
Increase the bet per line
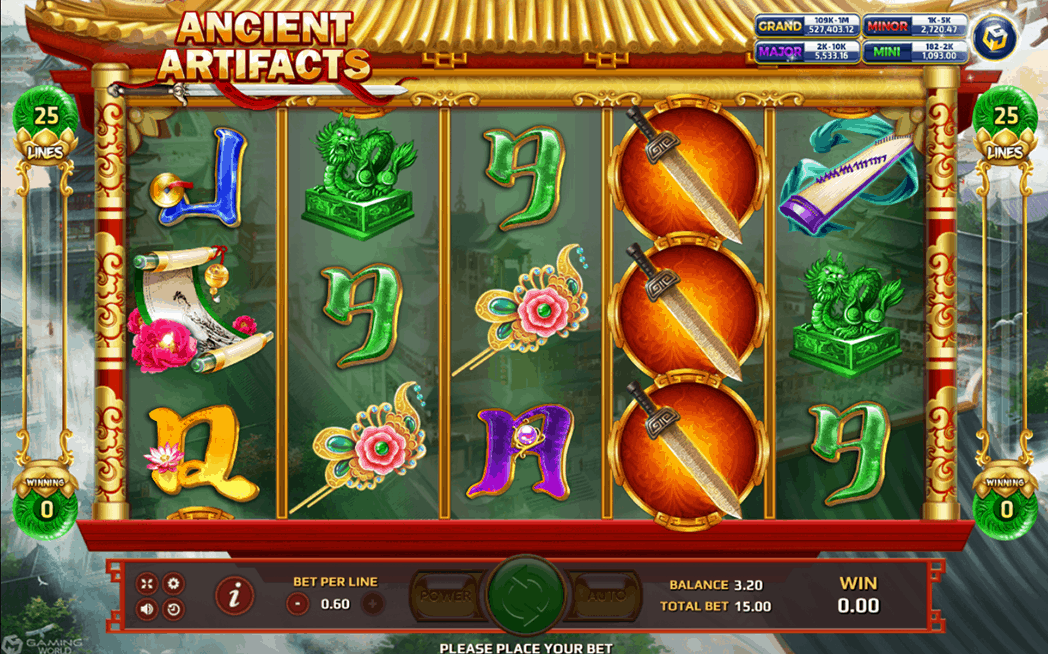point(372,603)
